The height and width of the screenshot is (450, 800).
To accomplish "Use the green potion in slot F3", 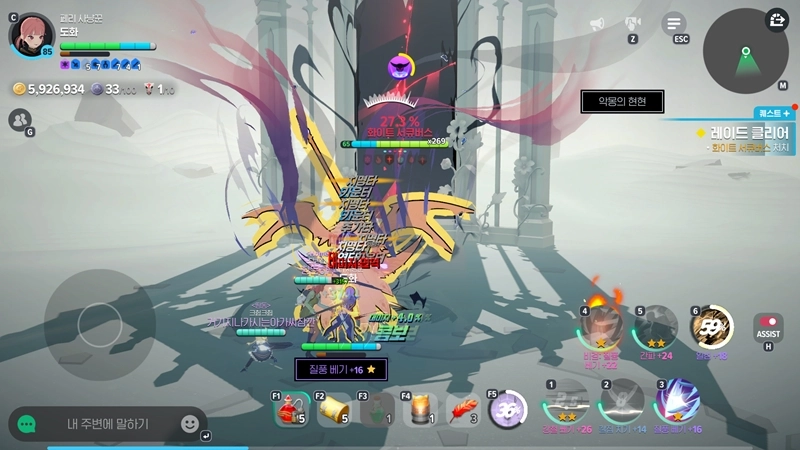I will (x=375, y=409).
